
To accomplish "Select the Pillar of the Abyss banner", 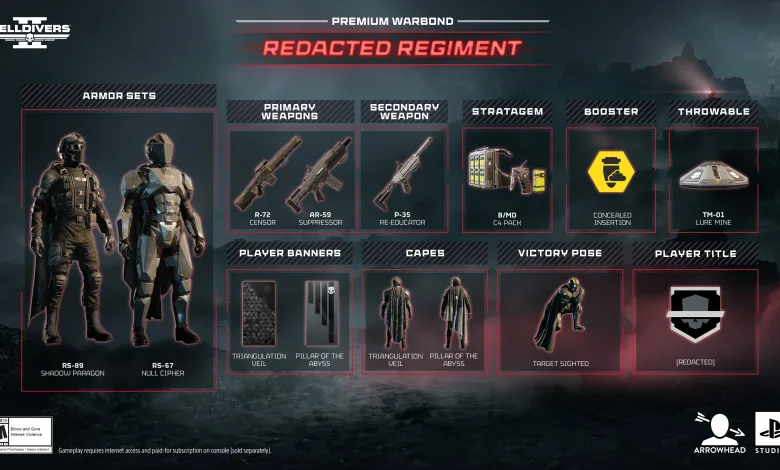I will coord(321,313).
